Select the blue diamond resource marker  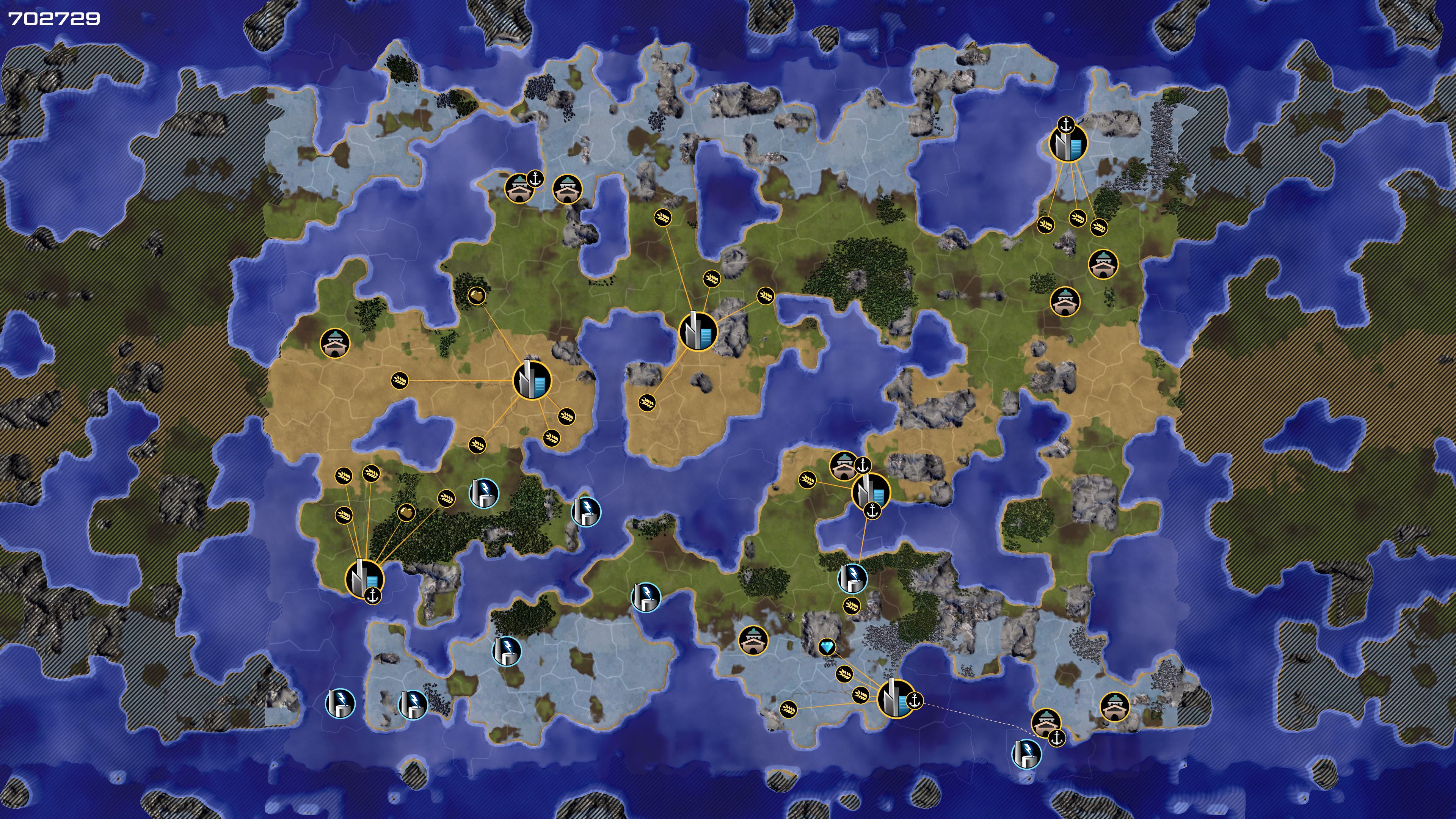click(x=827, y=646)
